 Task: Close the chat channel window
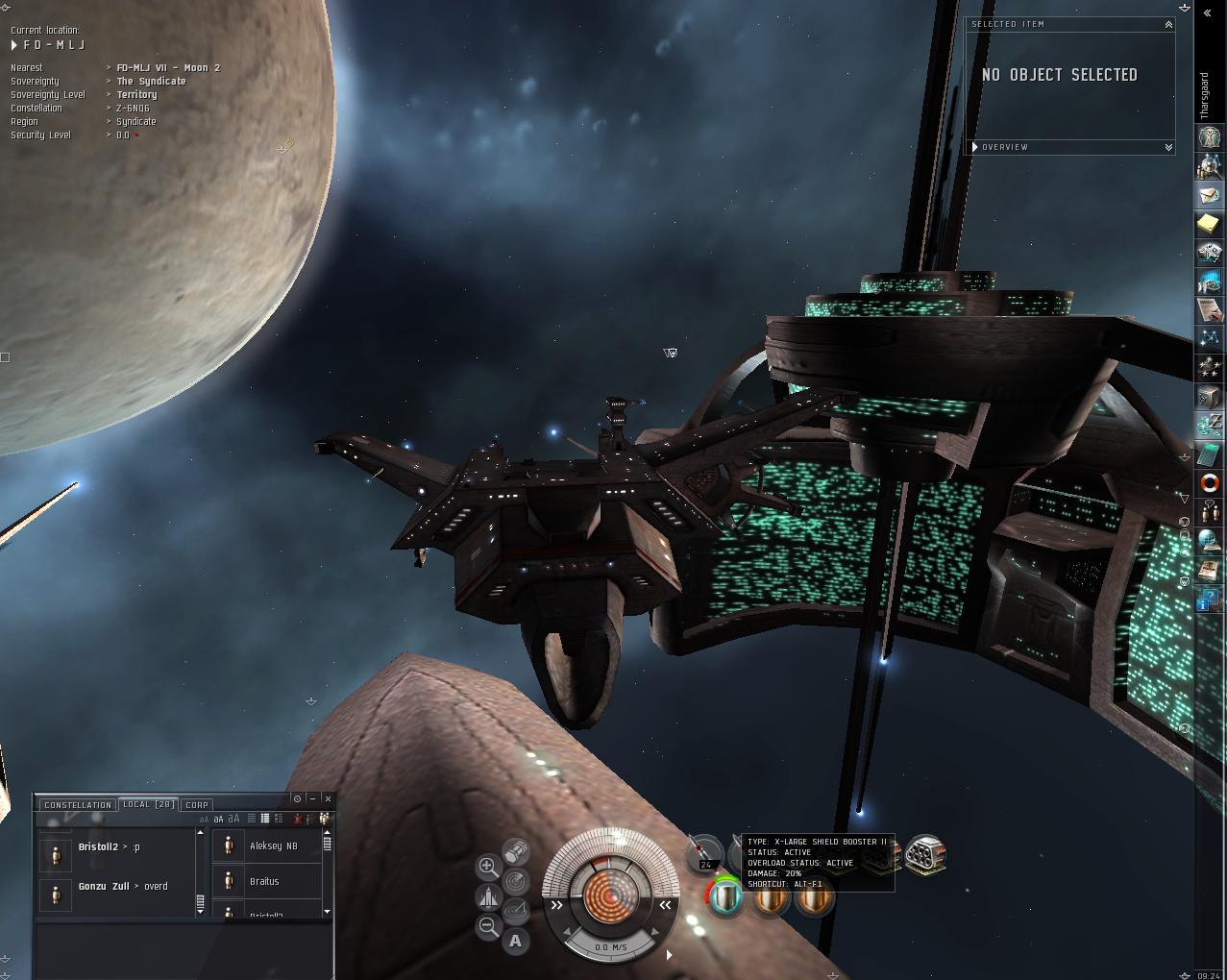click(x=328, y=798)
